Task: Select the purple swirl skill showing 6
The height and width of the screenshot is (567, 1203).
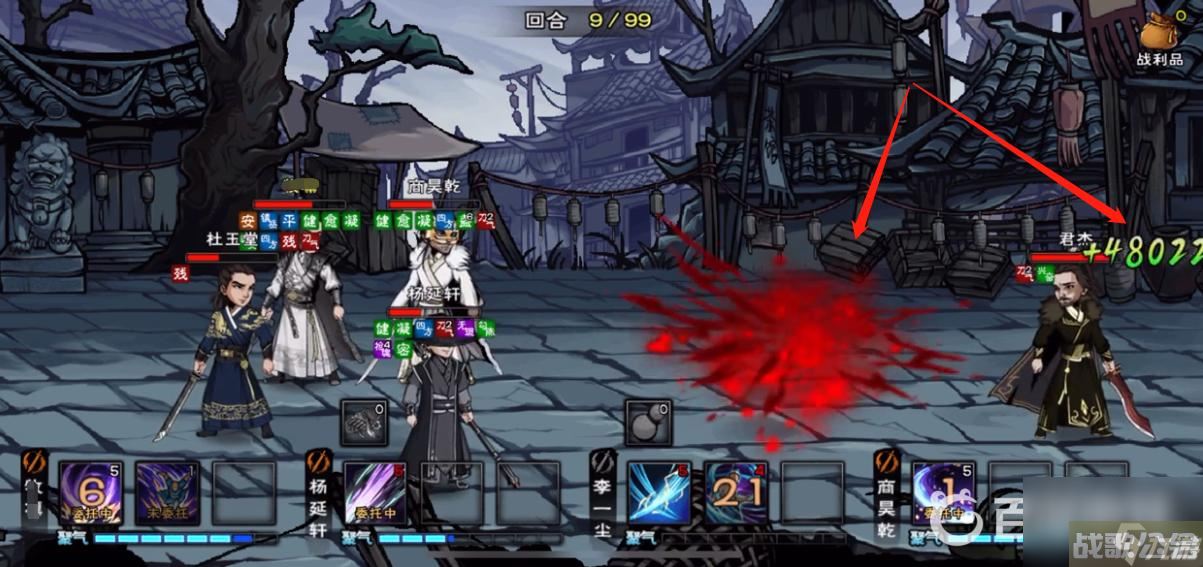Action: pos(91,493)
